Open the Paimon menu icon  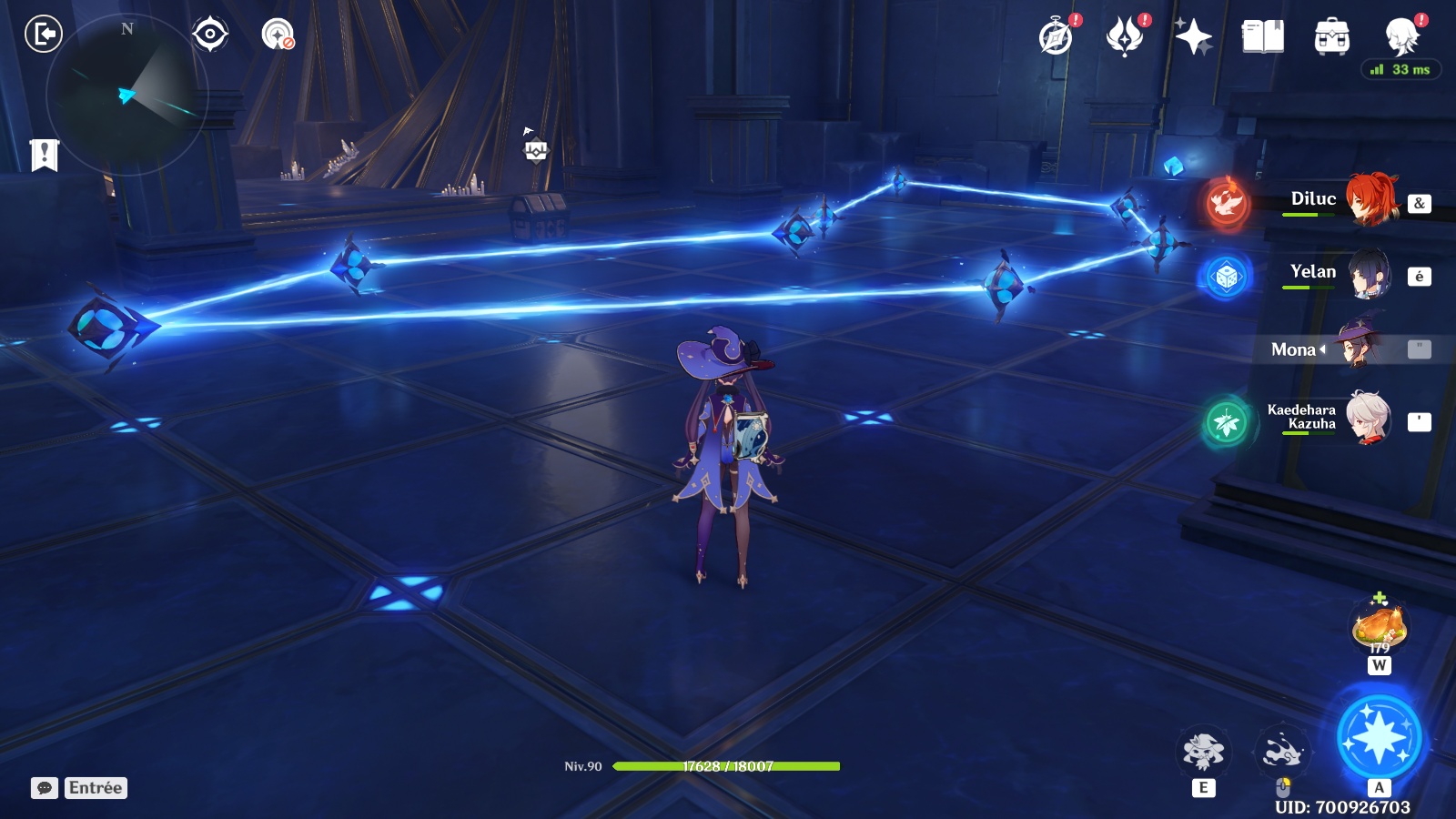coord(1401,37)
